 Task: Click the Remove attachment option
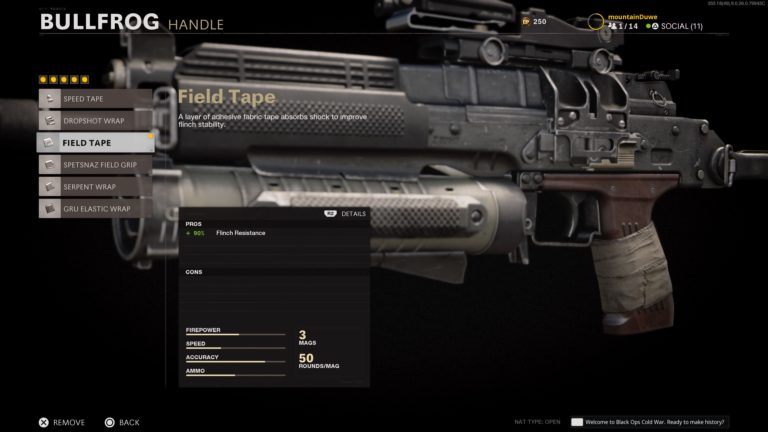tap(62, 422)
